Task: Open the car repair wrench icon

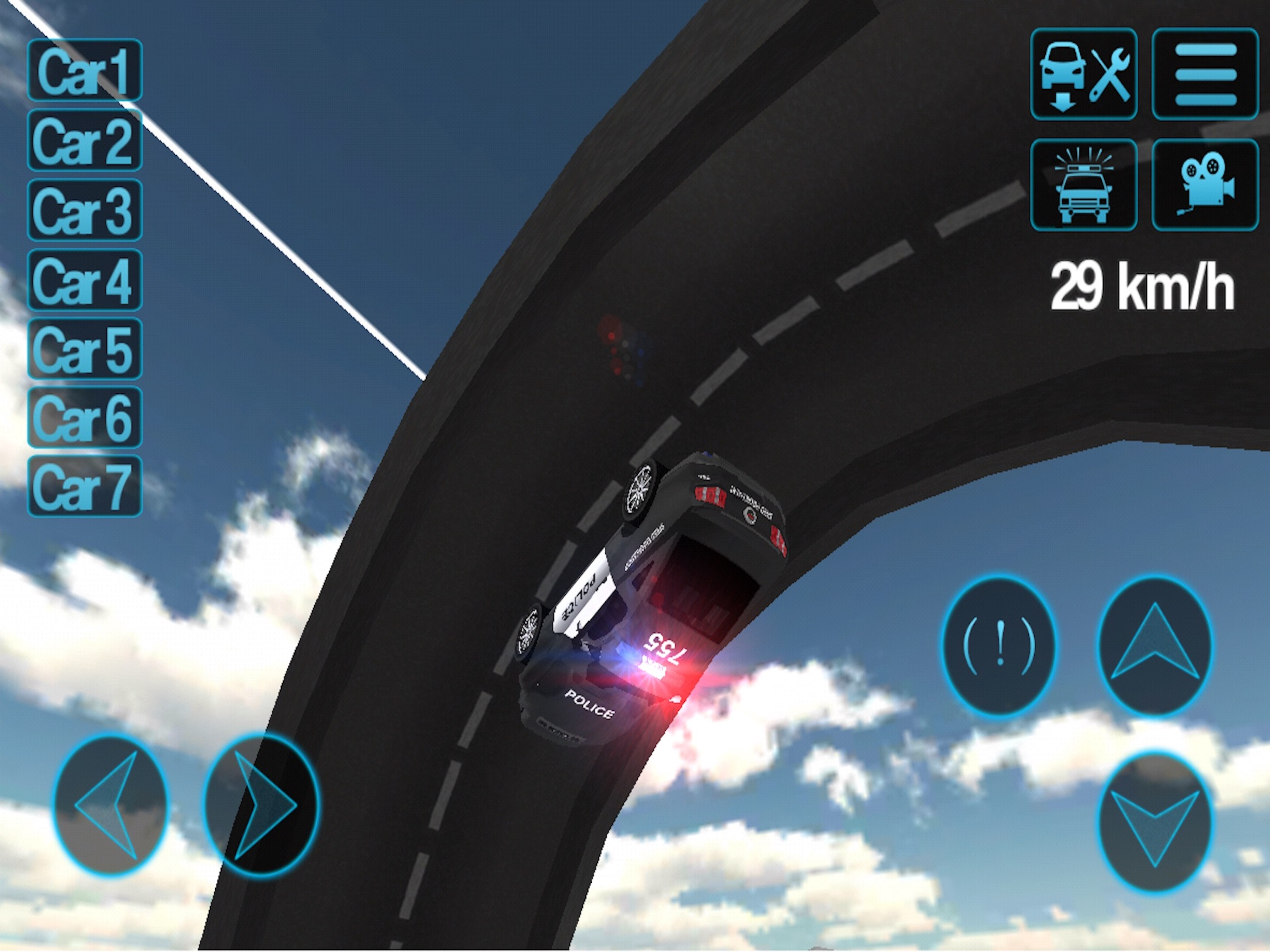Action: (1084, 74)
